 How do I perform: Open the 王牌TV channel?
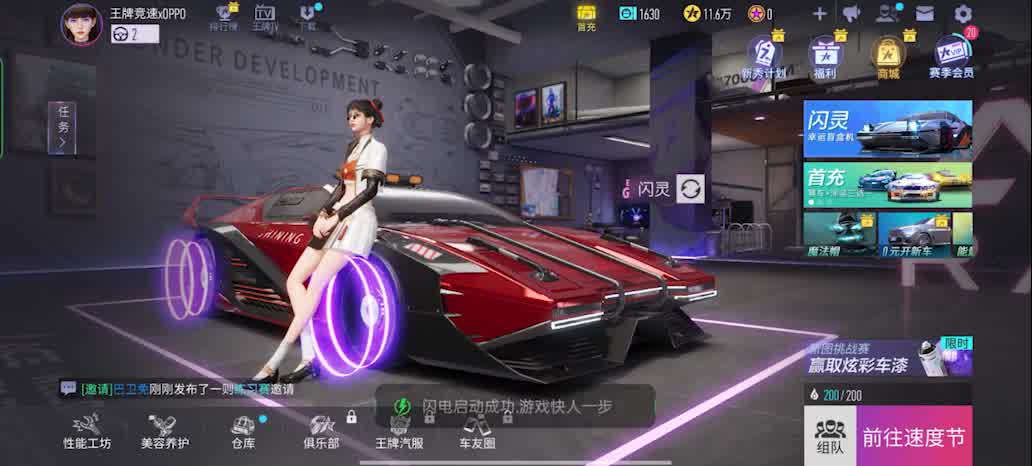point(265,17)
